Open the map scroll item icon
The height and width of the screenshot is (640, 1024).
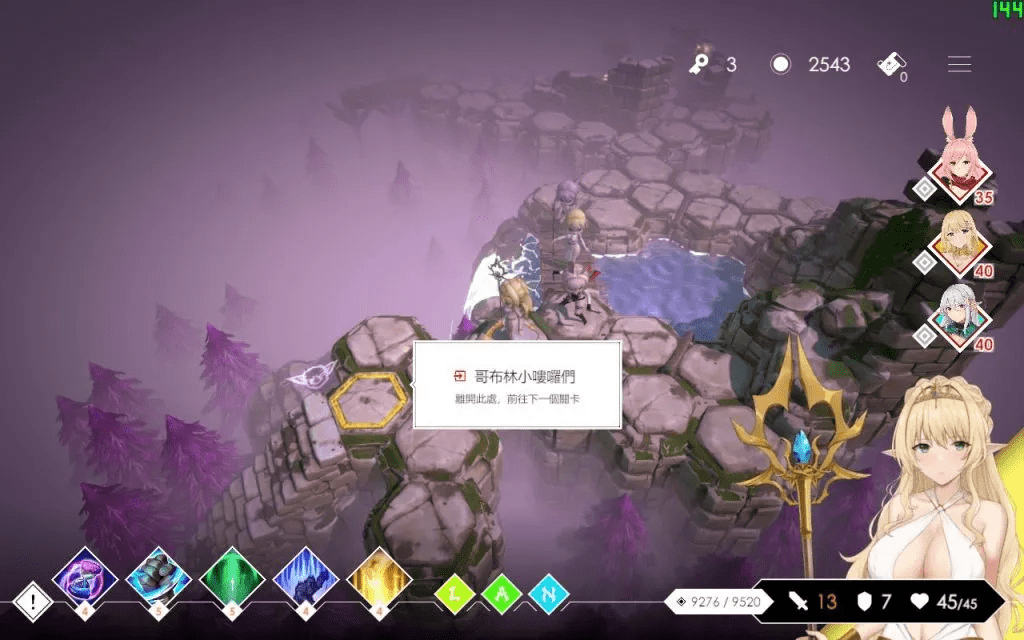click(x=892, y=64)
